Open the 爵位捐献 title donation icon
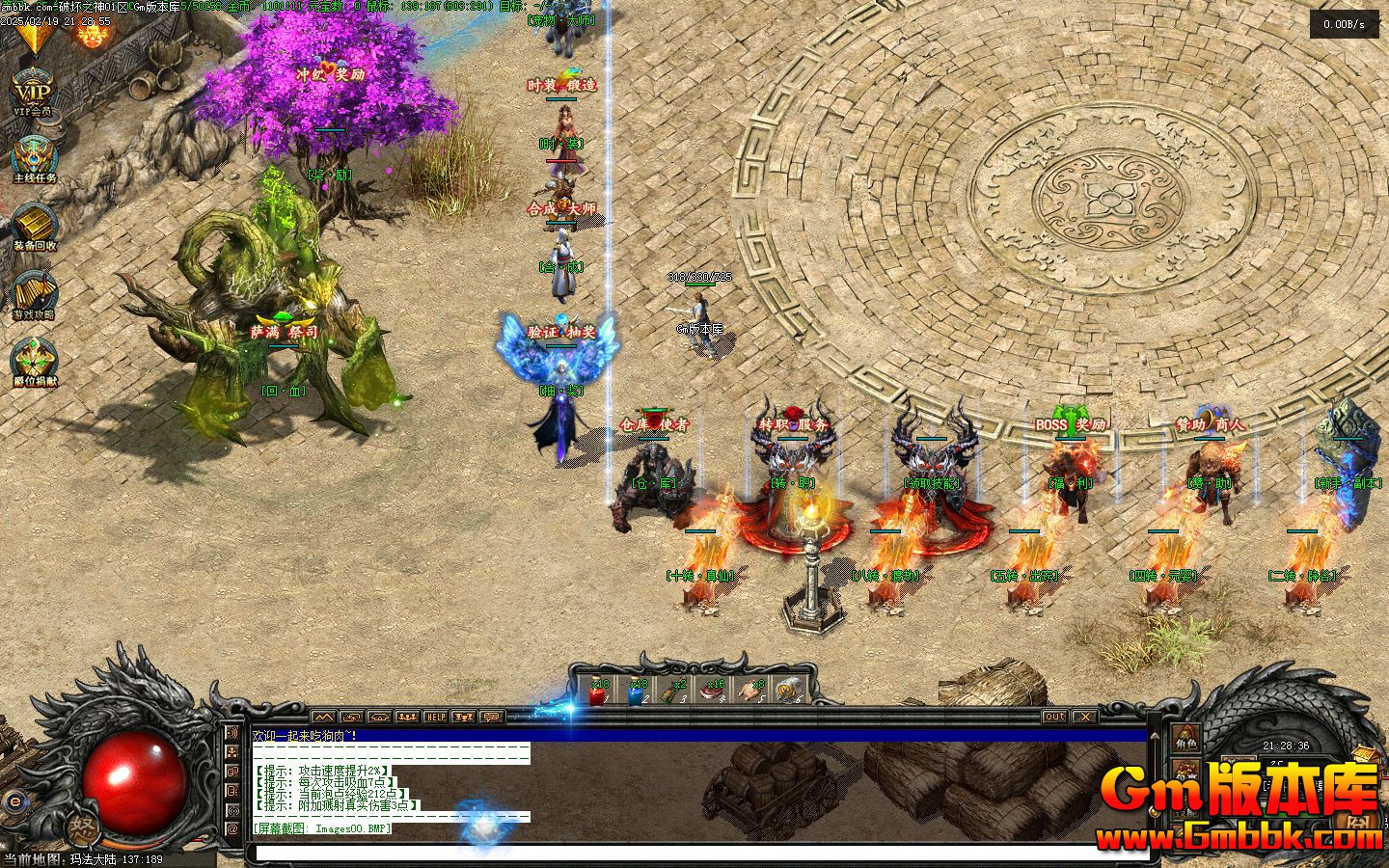The image size is (1389, 868). 35,360
